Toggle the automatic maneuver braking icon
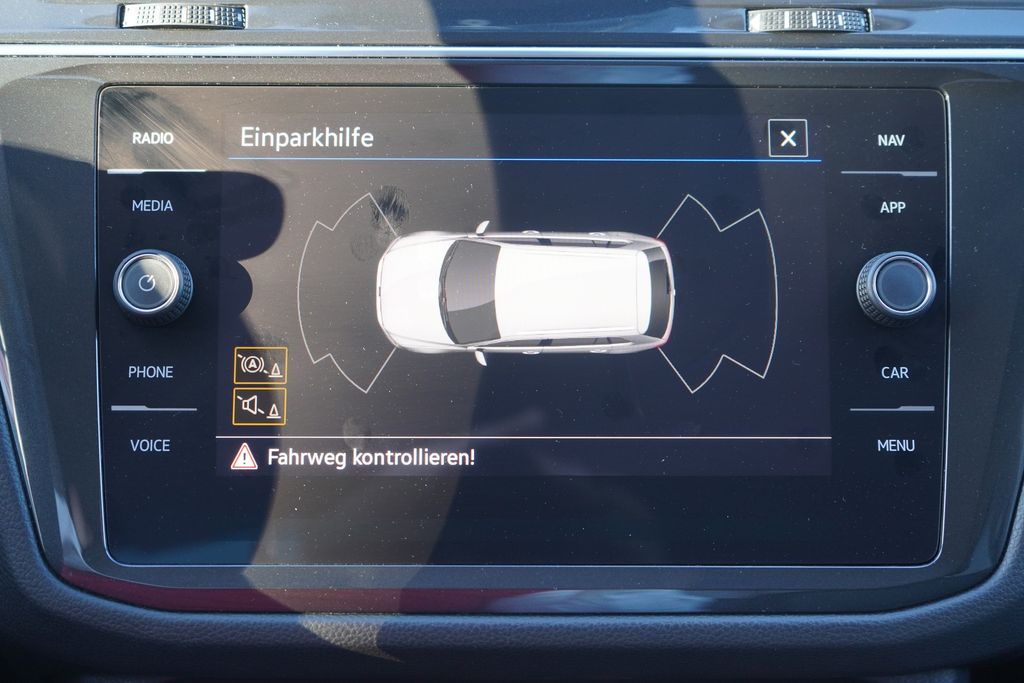This screenshot has height=683, width=1024. tap(260, 365)
